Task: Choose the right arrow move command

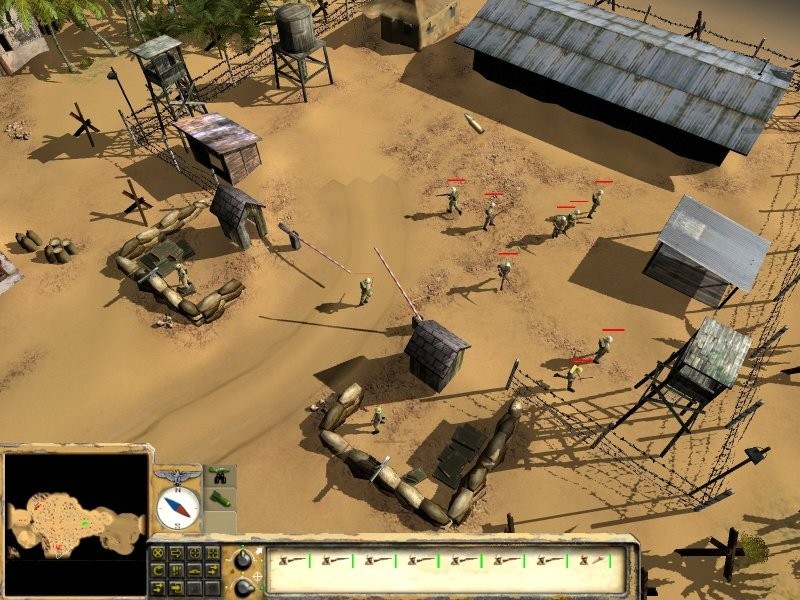Action: pos(176,553)
